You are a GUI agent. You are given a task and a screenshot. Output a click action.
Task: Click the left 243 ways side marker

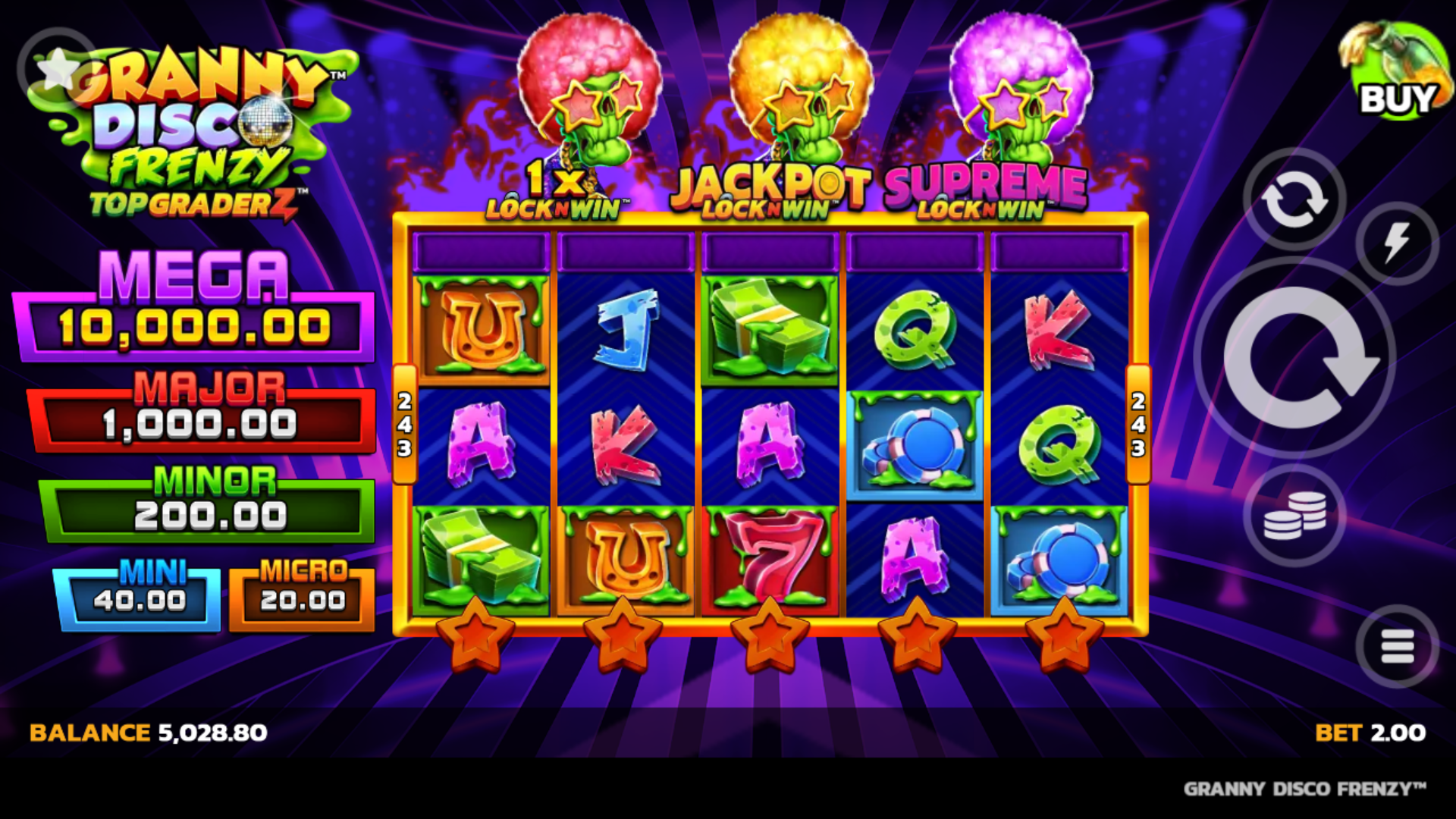click(x=403, y=427)
